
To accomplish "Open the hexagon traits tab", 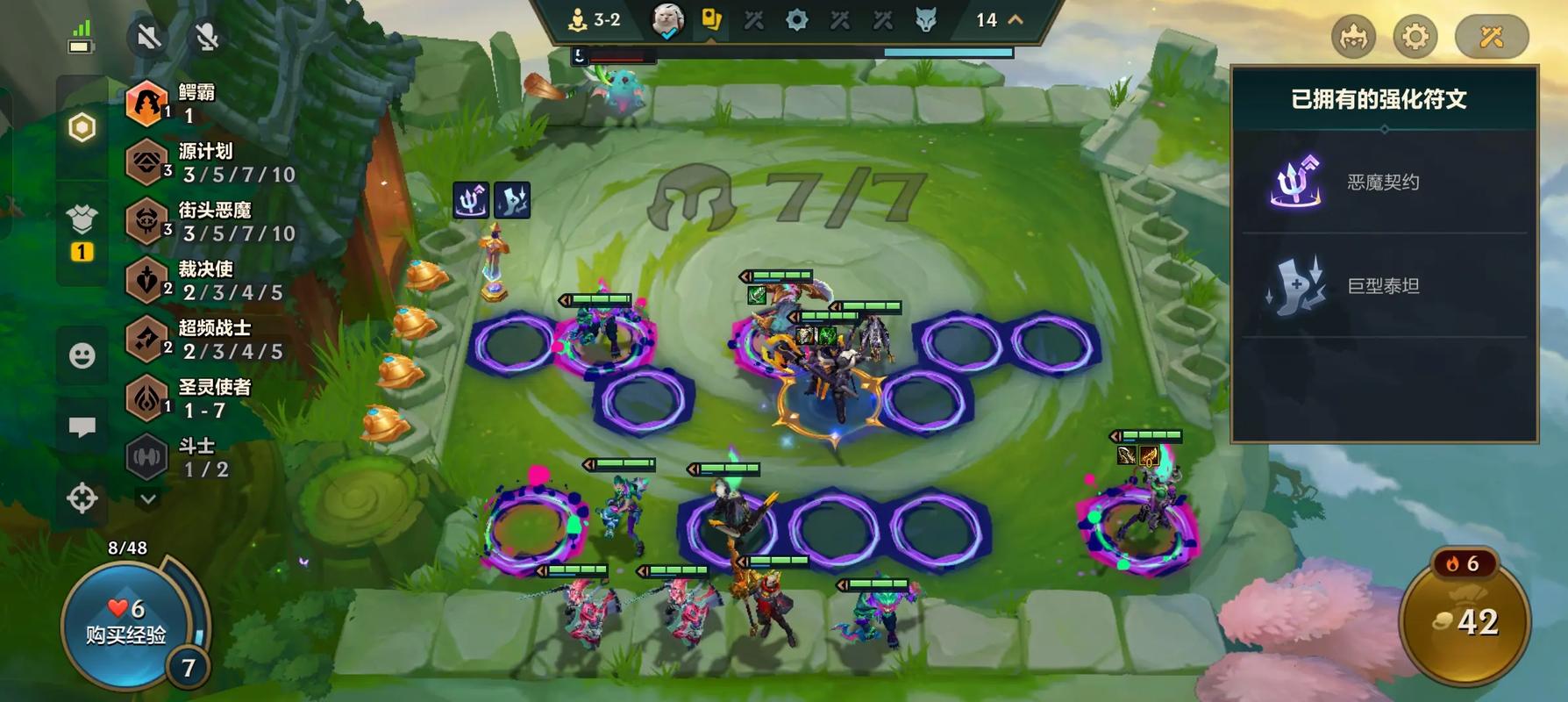I will (x=82, y=128).
